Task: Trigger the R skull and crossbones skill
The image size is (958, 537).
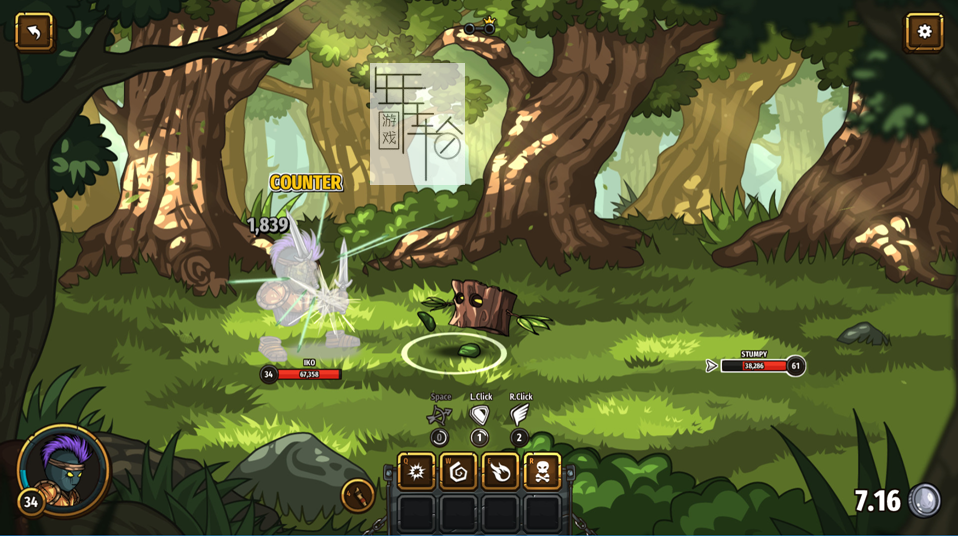Action: pos(542,471)
